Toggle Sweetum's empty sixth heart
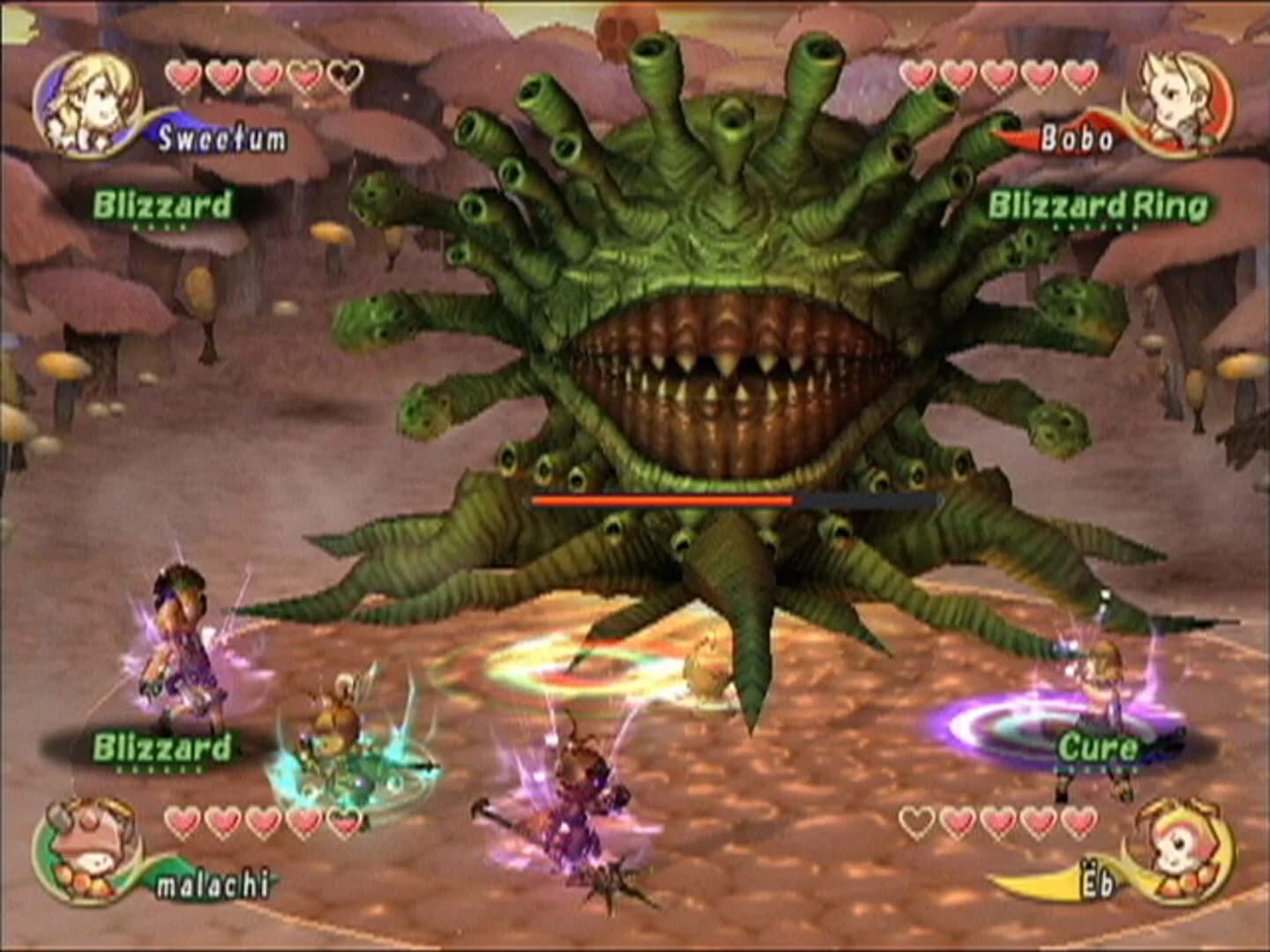The height and width of the screenshot is (952, 1270). coord(344,75)
